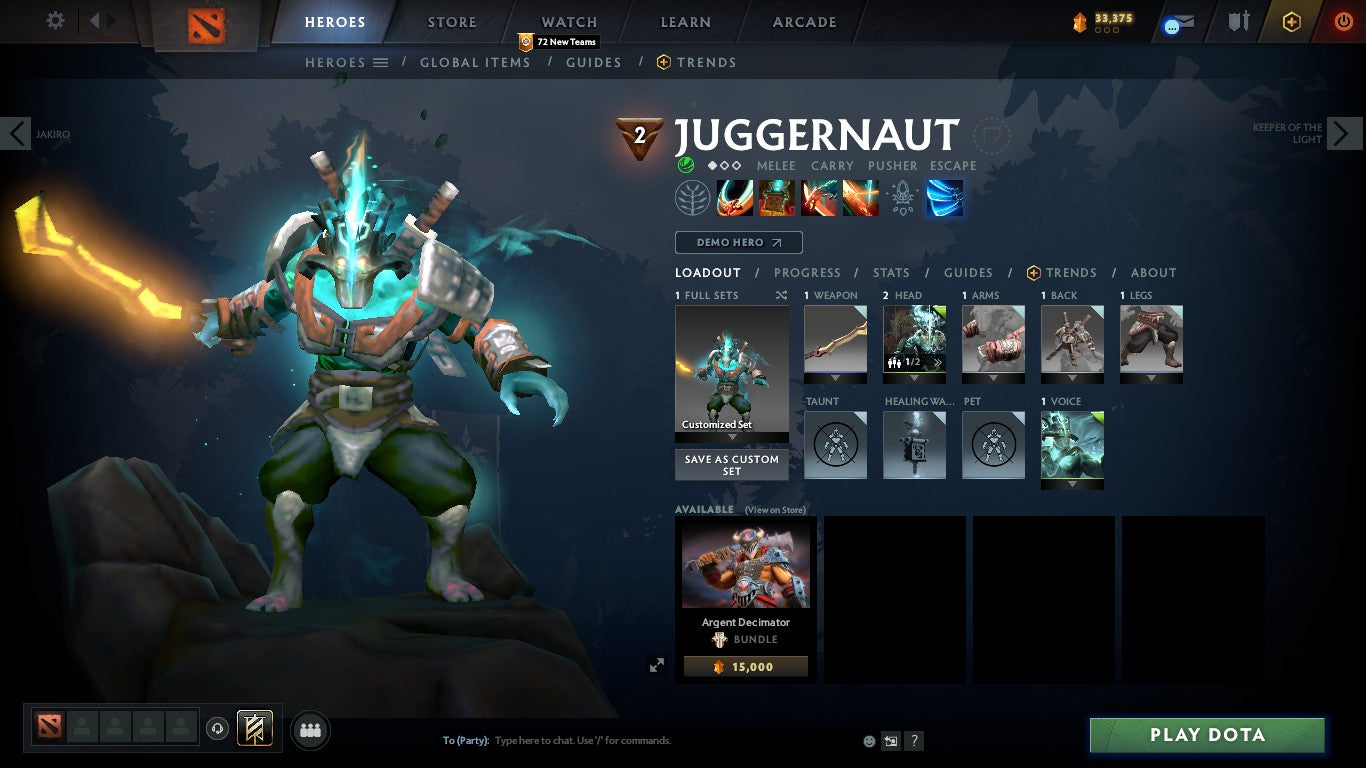Open the View on Store link
The height and width of the screenshot is (768, 1366).
[776, 510]
